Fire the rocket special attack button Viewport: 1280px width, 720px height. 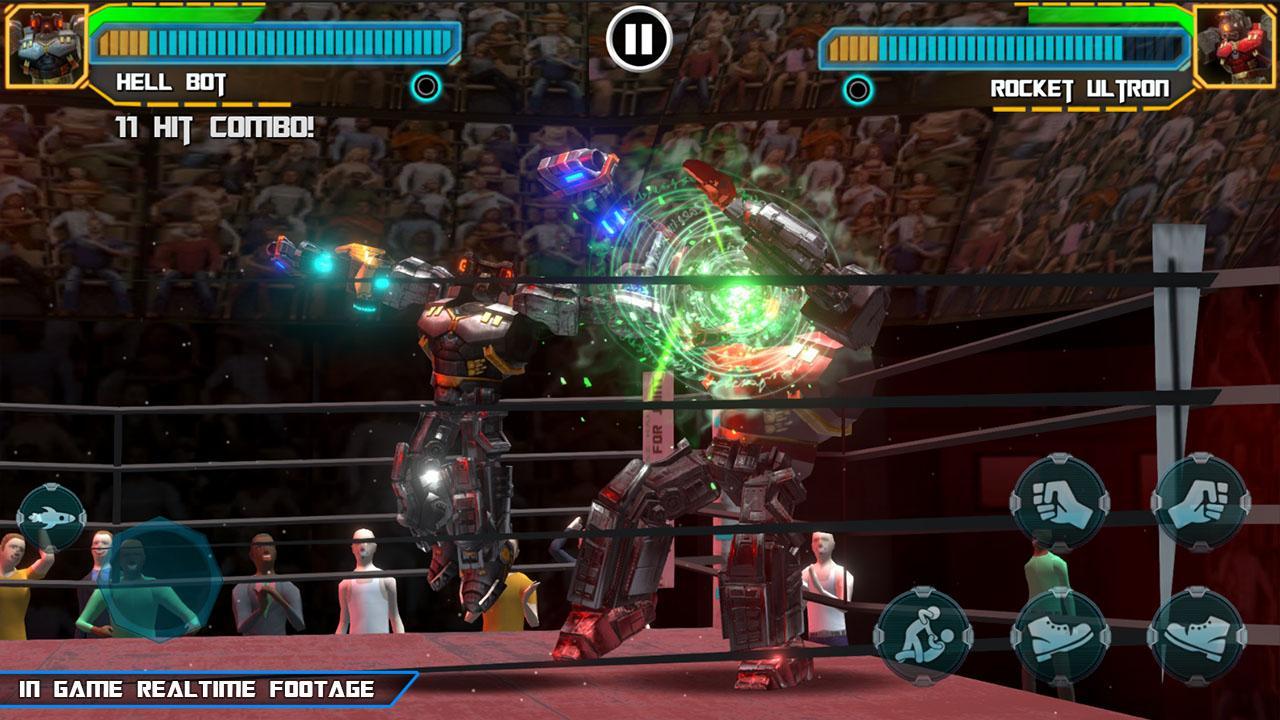pos(51,517)
